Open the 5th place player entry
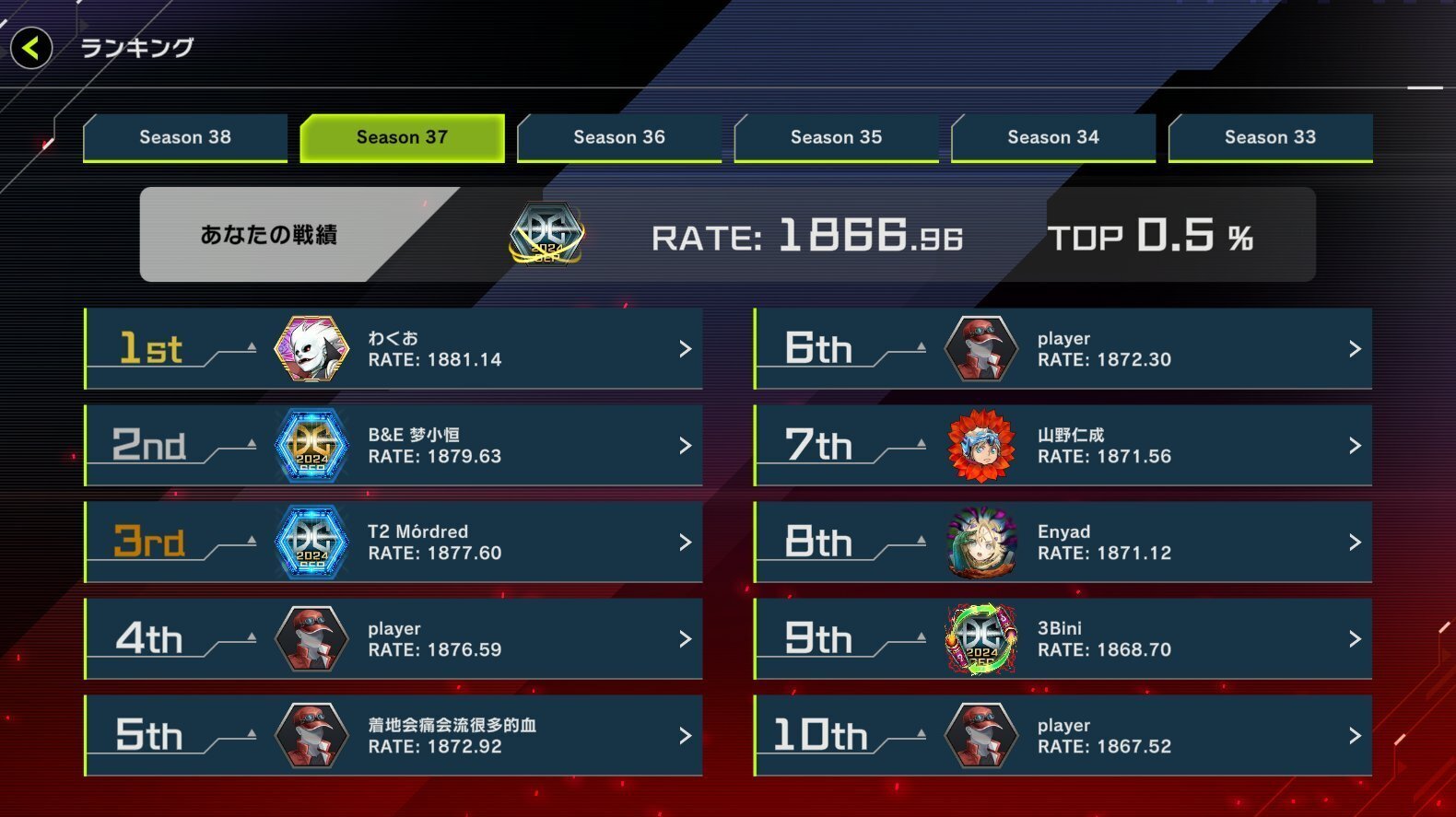 point(393,736)
